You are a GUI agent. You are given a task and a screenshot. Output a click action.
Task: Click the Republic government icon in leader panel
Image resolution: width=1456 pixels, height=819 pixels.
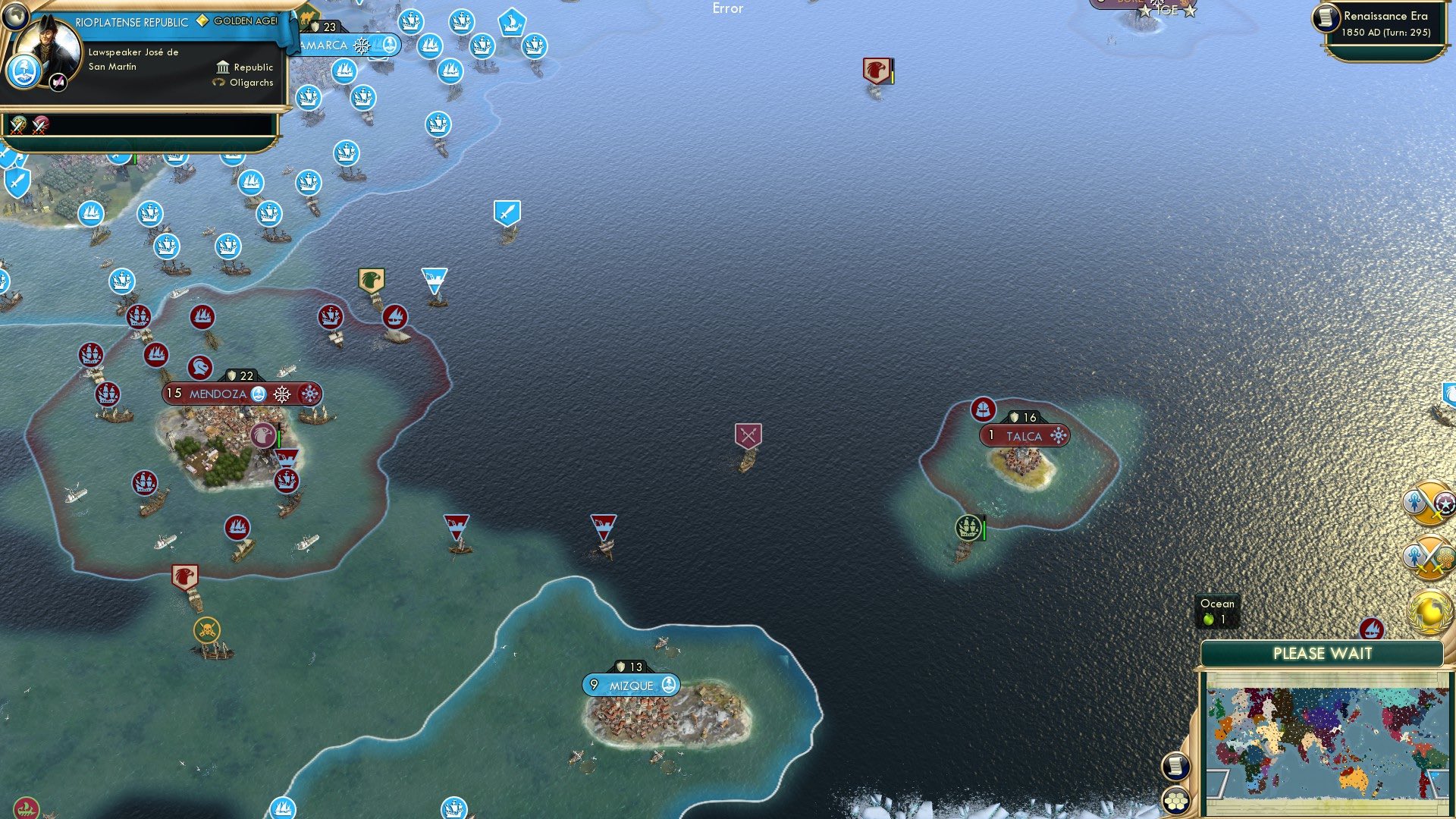coord(221,67)
